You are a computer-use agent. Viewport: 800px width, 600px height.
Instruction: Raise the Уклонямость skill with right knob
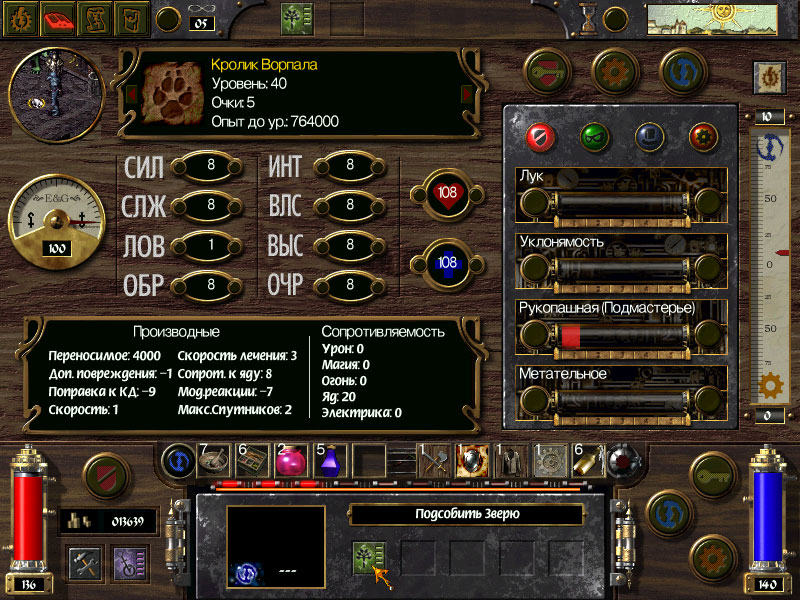709,269
